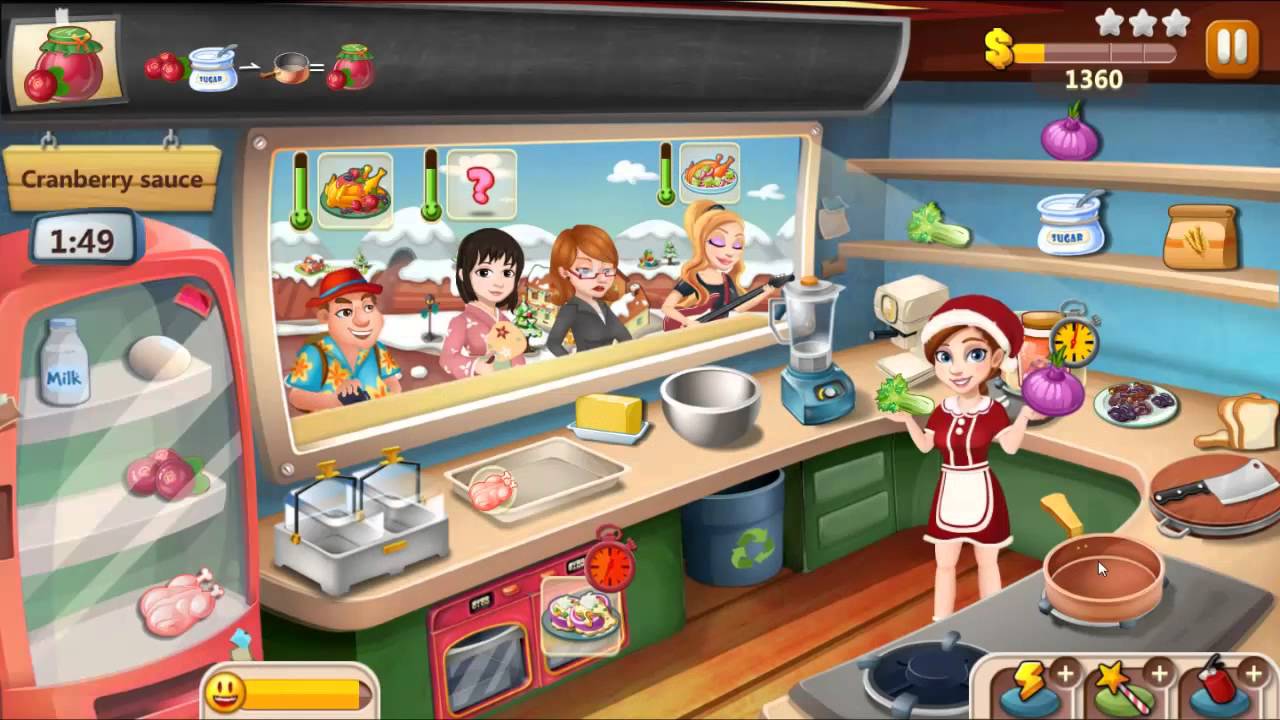1280x720 pixels.
Task: Open the mystery question-mark order bubble
Action: 480,183
